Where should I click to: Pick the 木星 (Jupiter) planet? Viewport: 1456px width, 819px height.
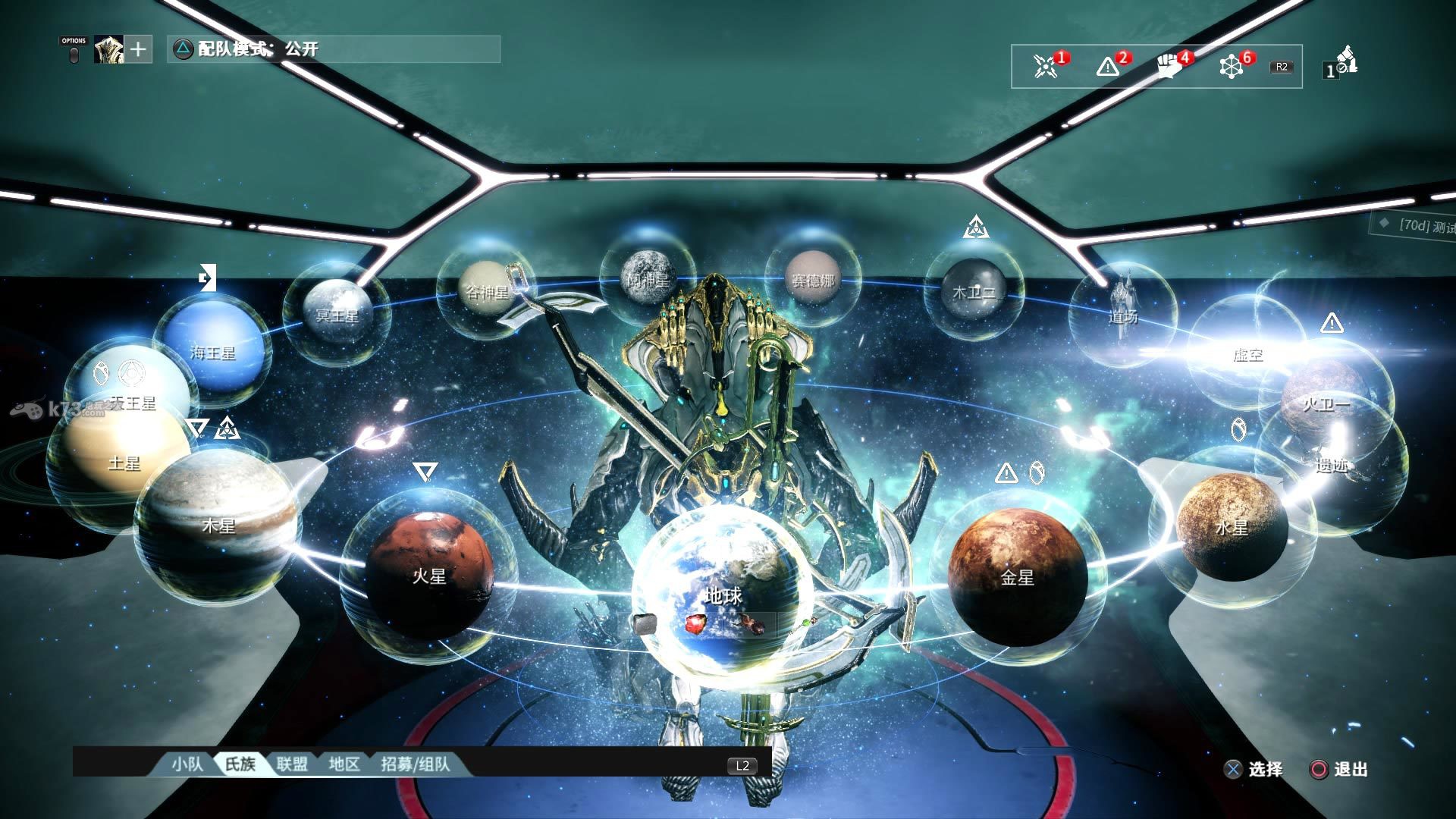(x=218, y=525)
